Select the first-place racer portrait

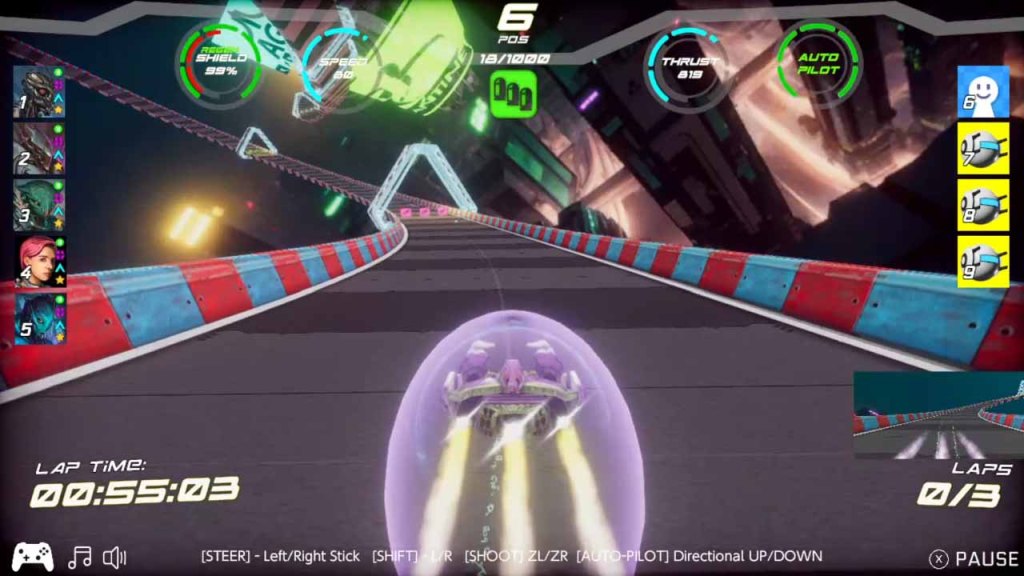[x=40, y=92]
